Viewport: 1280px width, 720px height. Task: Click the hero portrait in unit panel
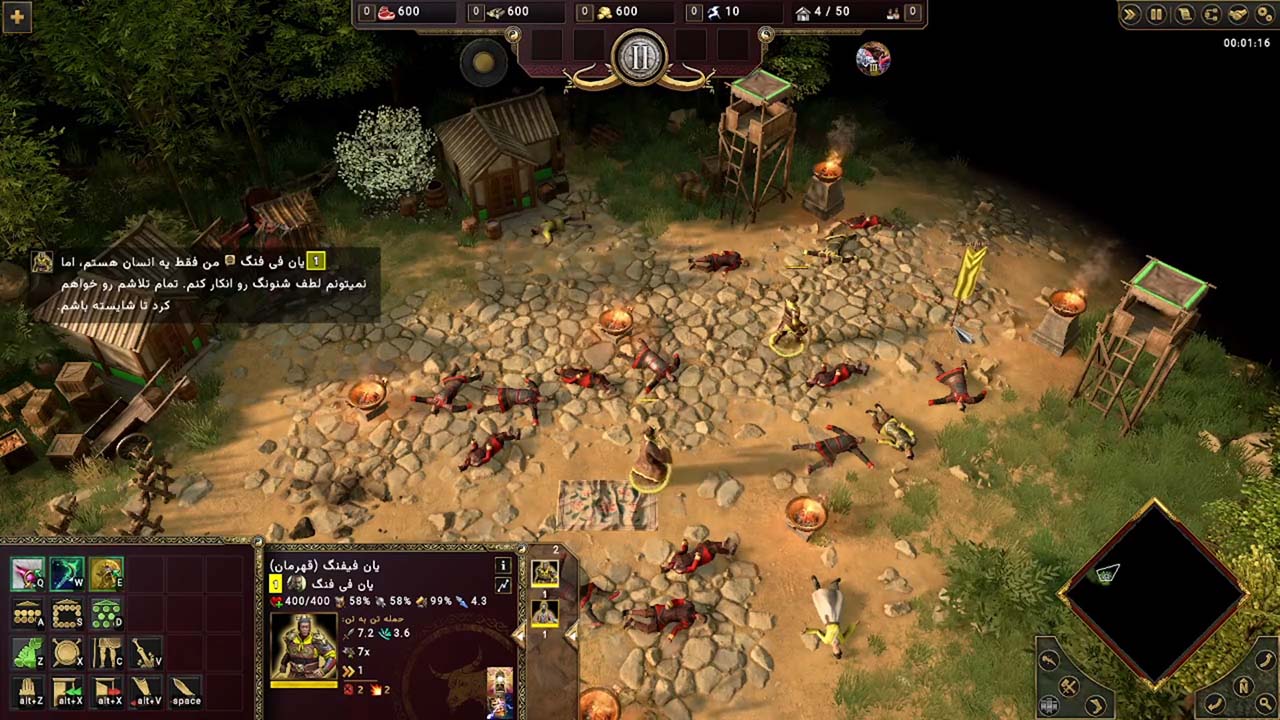(x=303, y=647)
